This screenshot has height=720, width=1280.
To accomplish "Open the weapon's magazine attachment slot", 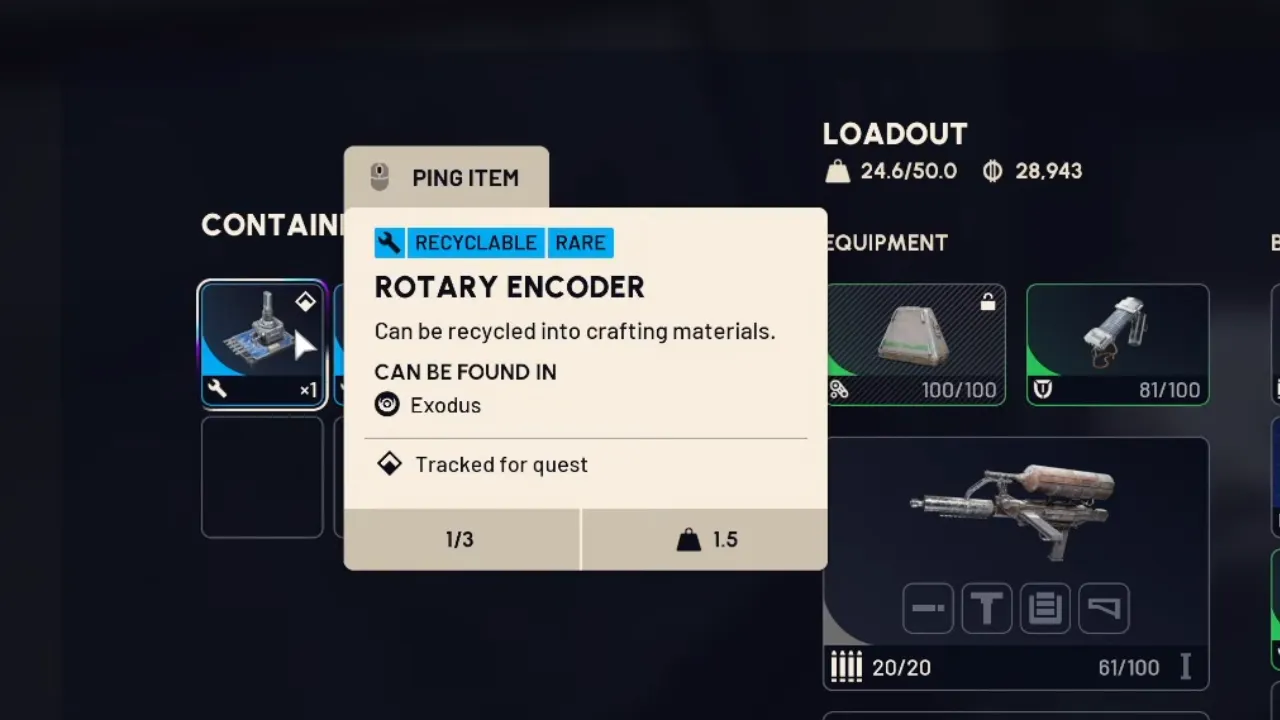I will [x=1045, y=608].
